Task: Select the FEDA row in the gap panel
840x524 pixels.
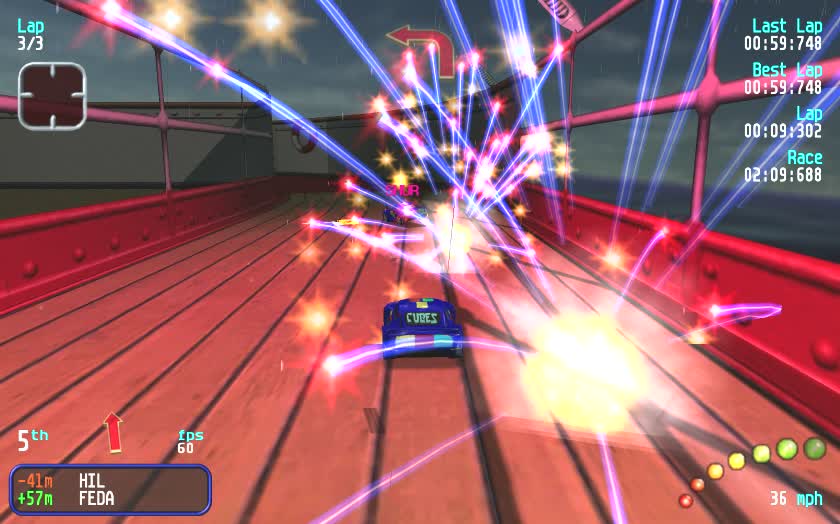Action: pos(110,498)
